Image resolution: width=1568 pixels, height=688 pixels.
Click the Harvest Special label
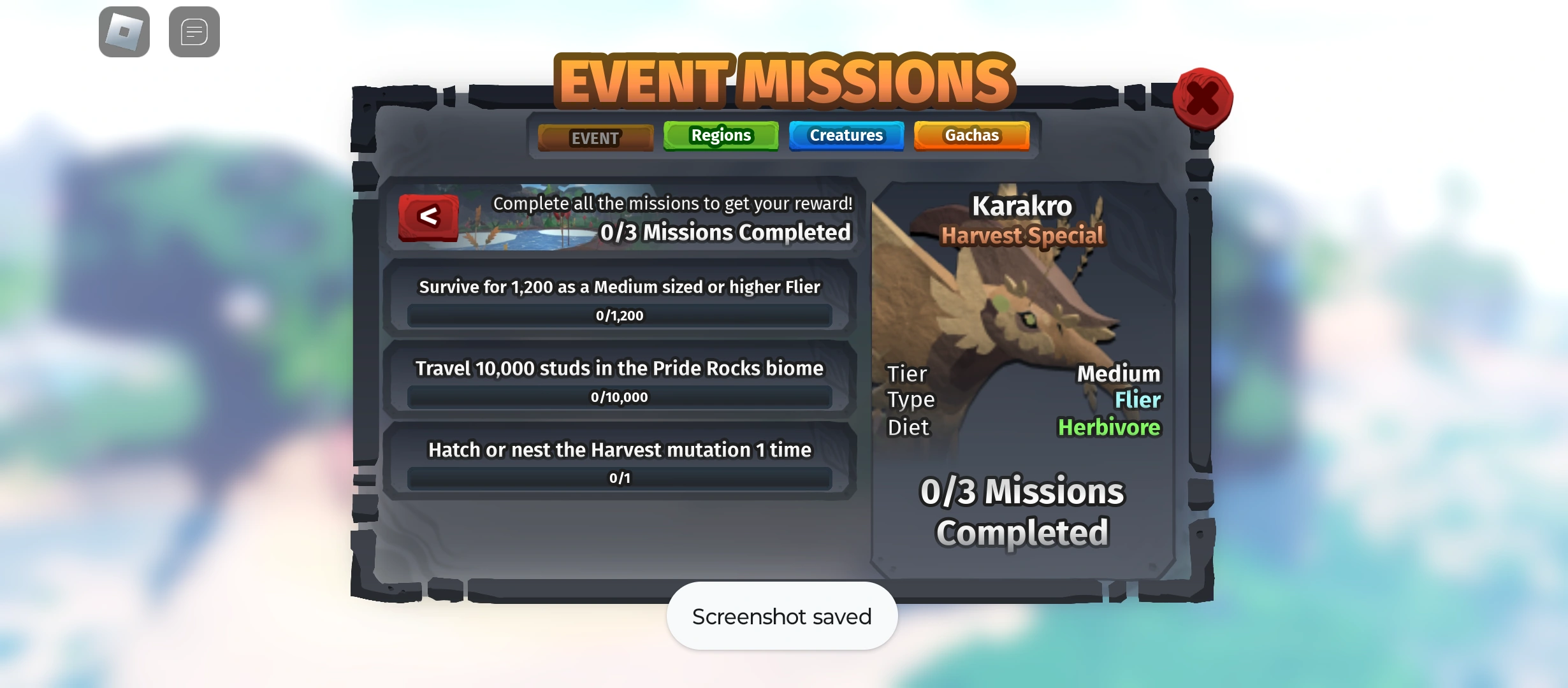(1022, 235)
